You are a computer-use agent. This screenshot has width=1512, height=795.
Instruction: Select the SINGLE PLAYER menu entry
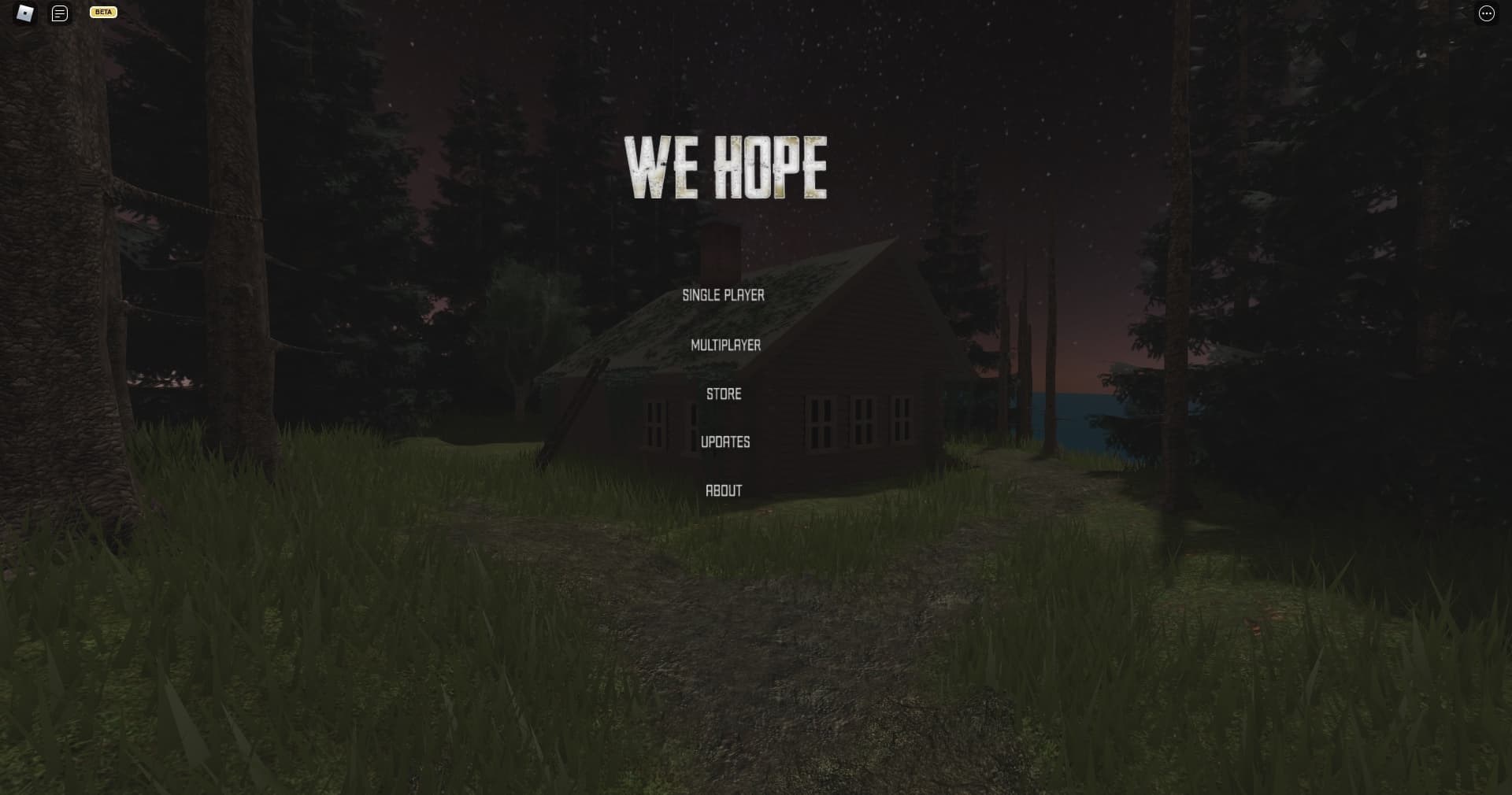click(724, 296)
